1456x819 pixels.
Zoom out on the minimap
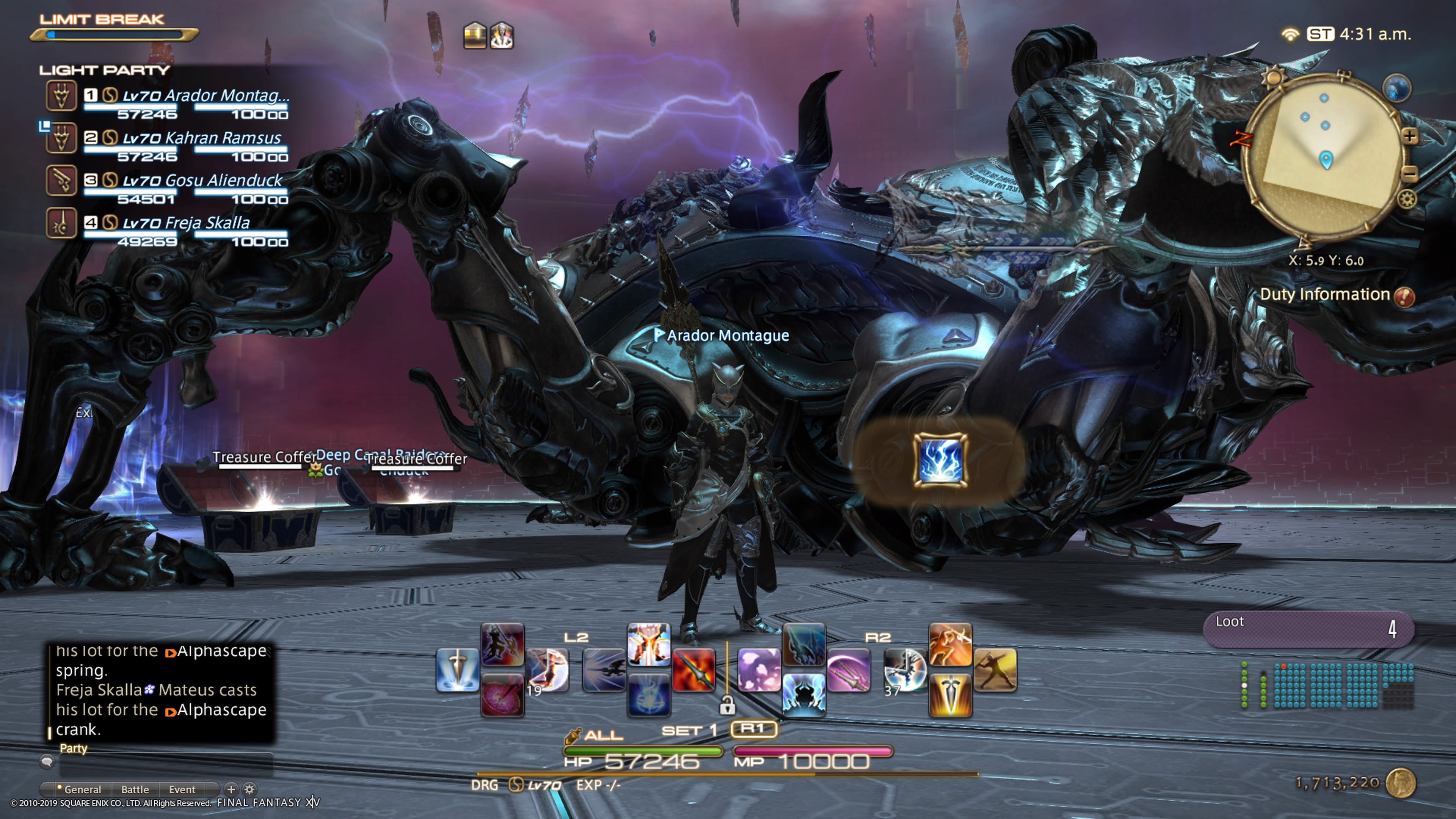(x=1410, y=174)
